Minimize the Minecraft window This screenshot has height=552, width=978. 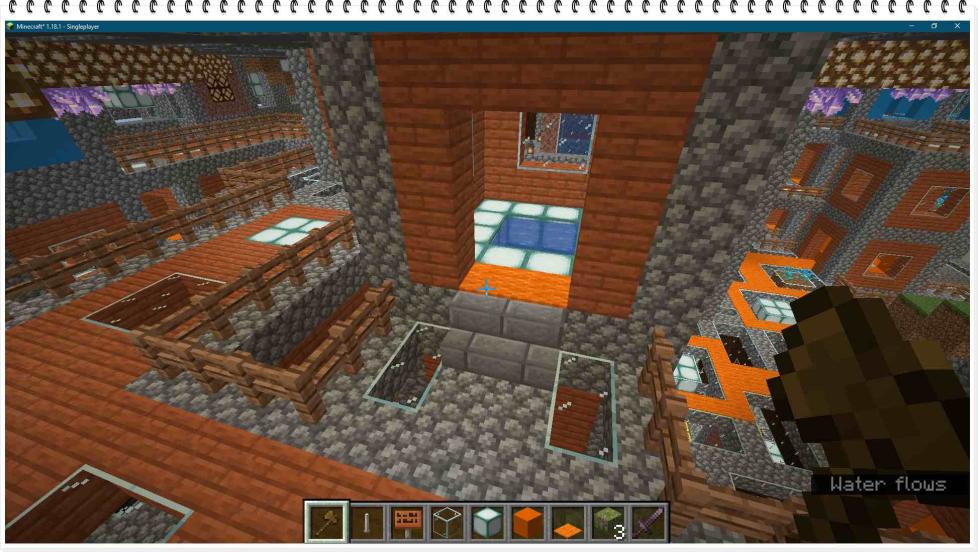912,26
